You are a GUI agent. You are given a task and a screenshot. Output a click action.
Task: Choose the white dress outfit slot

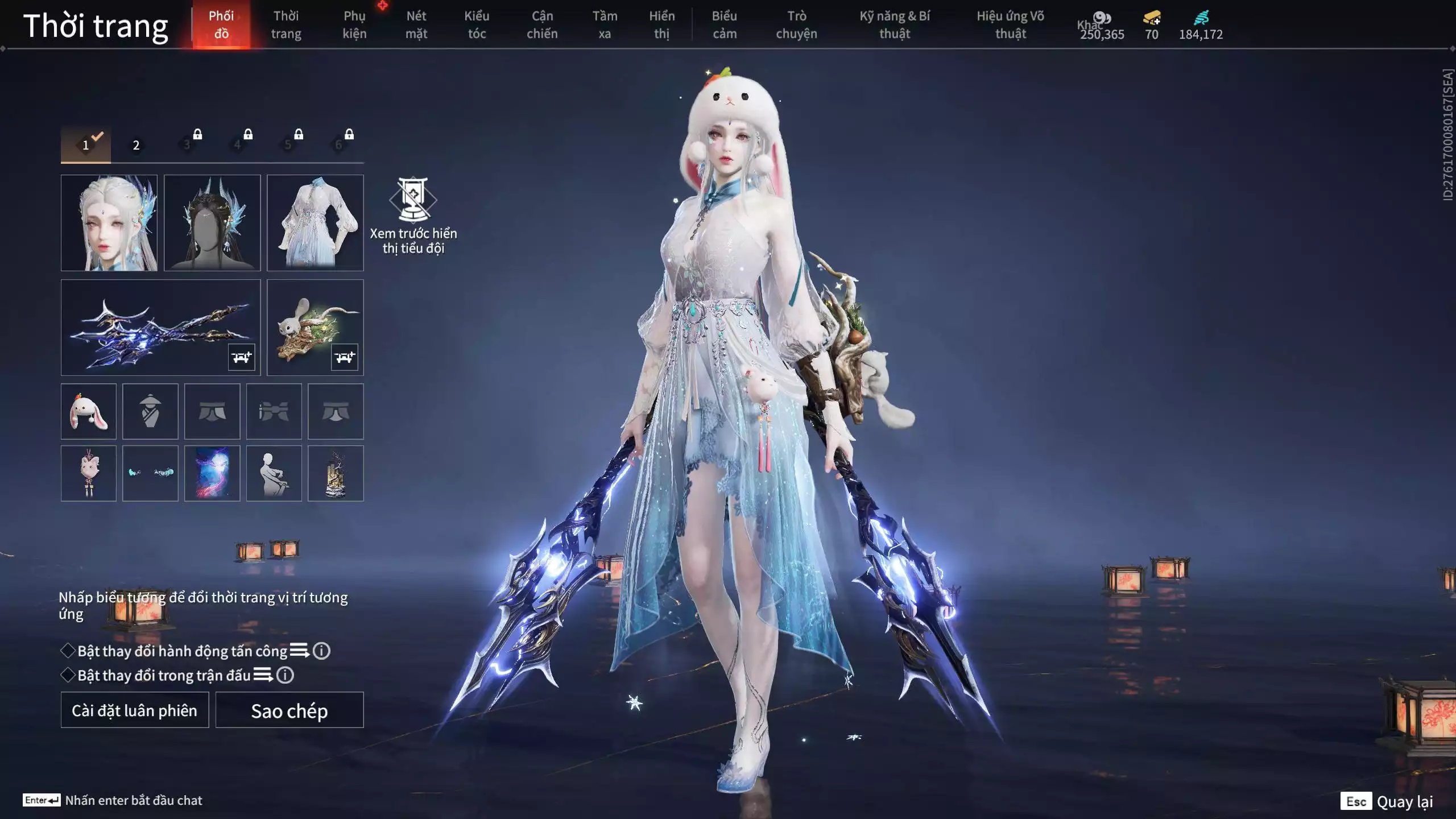pos(315,223)
